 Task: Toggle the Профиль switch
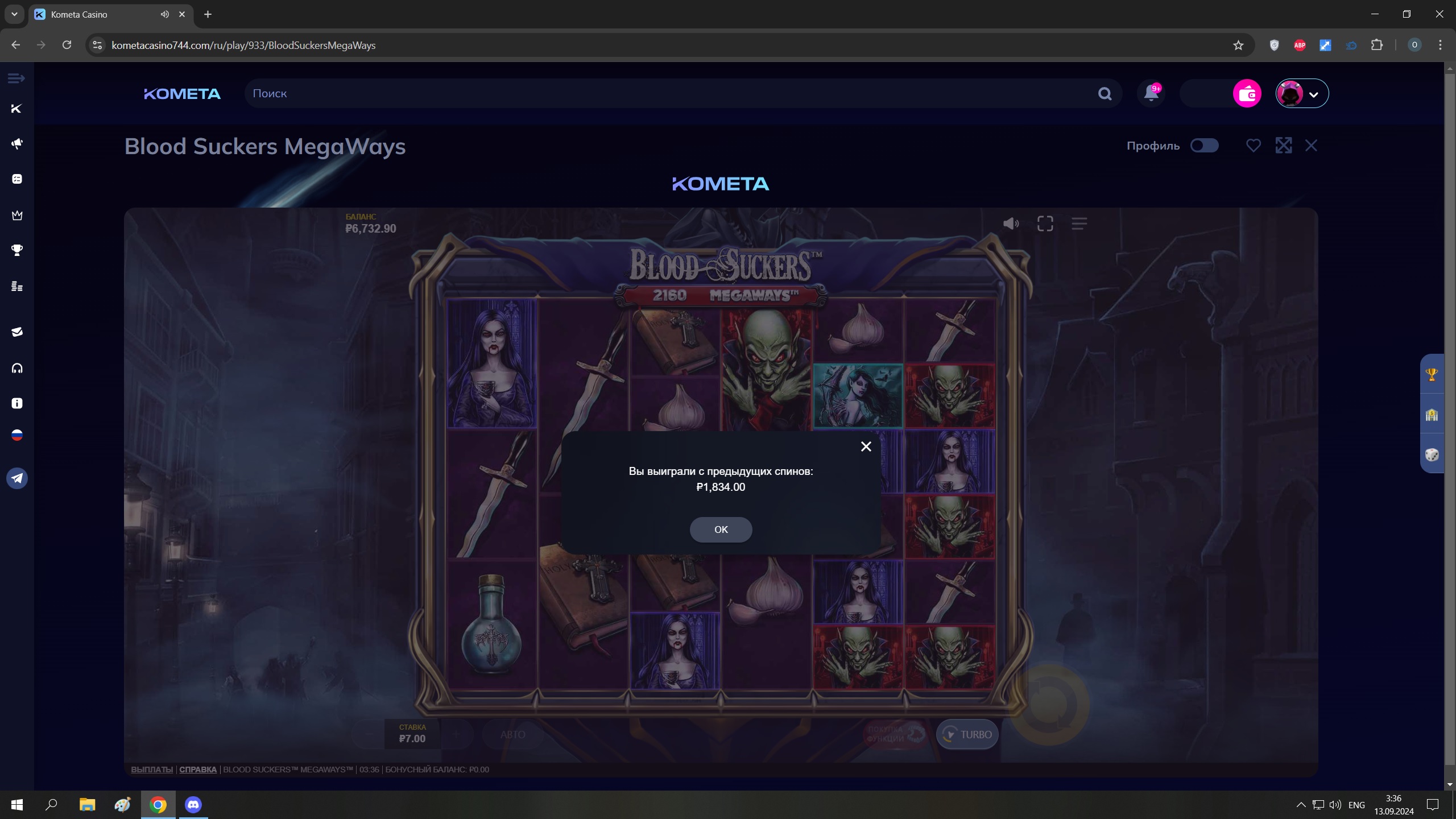click(1204, 146)
